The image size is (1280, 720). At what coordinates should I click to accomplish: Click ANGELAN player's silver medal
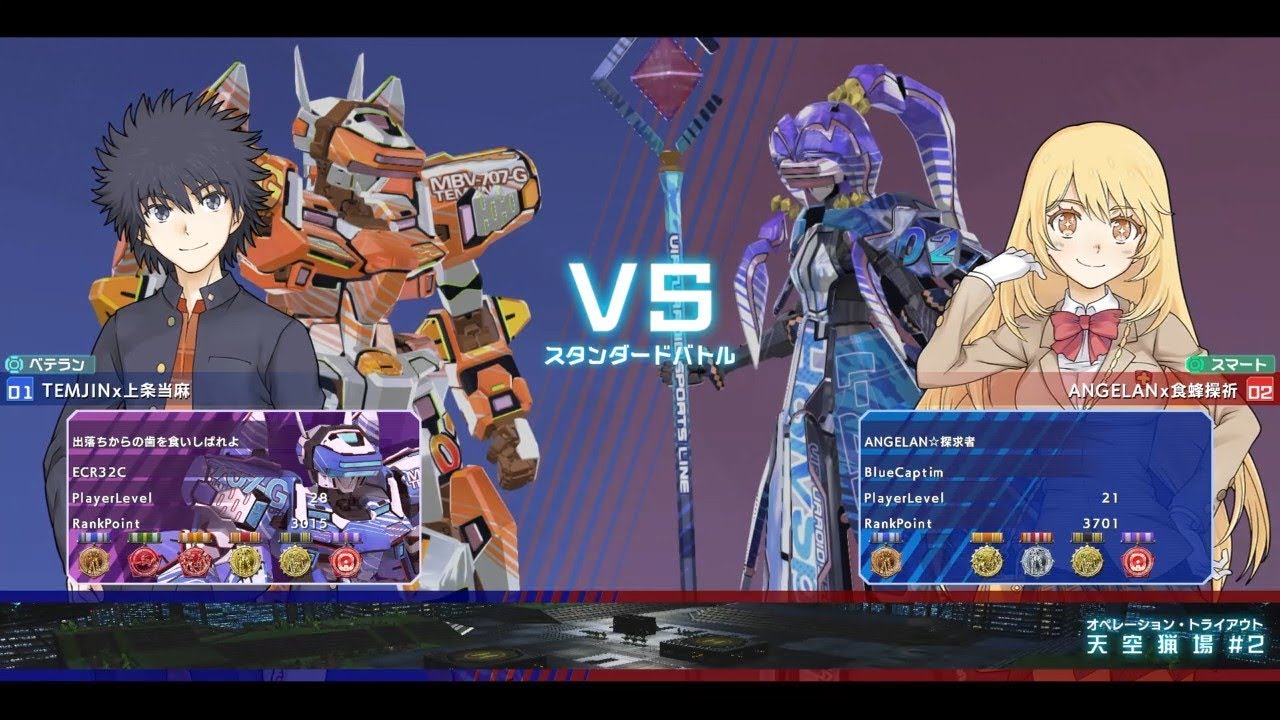coord(1035,562)
